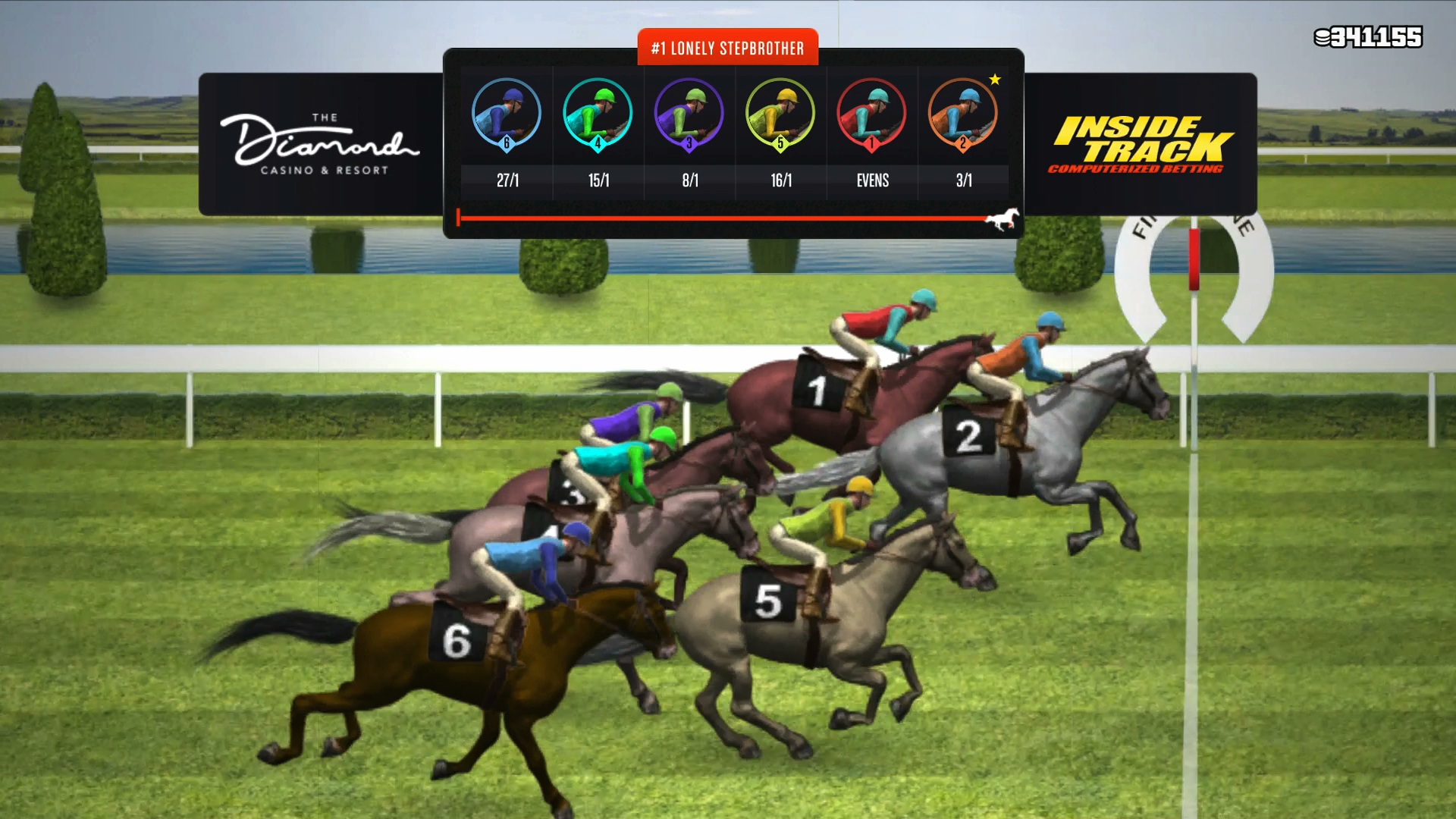Click the '#1 Lonely Stepbrother' banner
The image size is (1456, 819).
click(730, 47)
